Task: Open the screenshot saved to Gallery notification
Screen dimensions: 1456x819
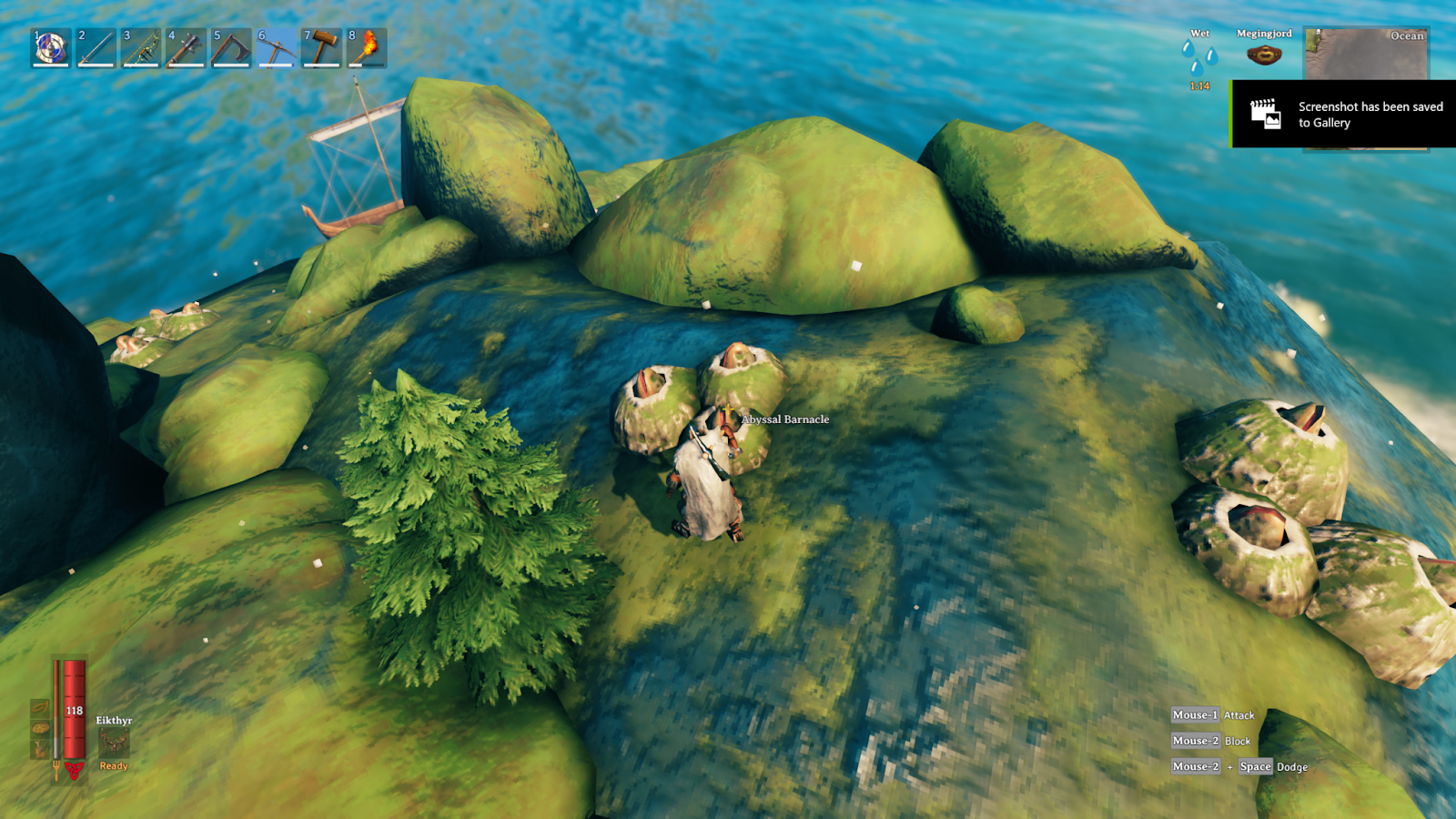Action: tap(1343, 115)
